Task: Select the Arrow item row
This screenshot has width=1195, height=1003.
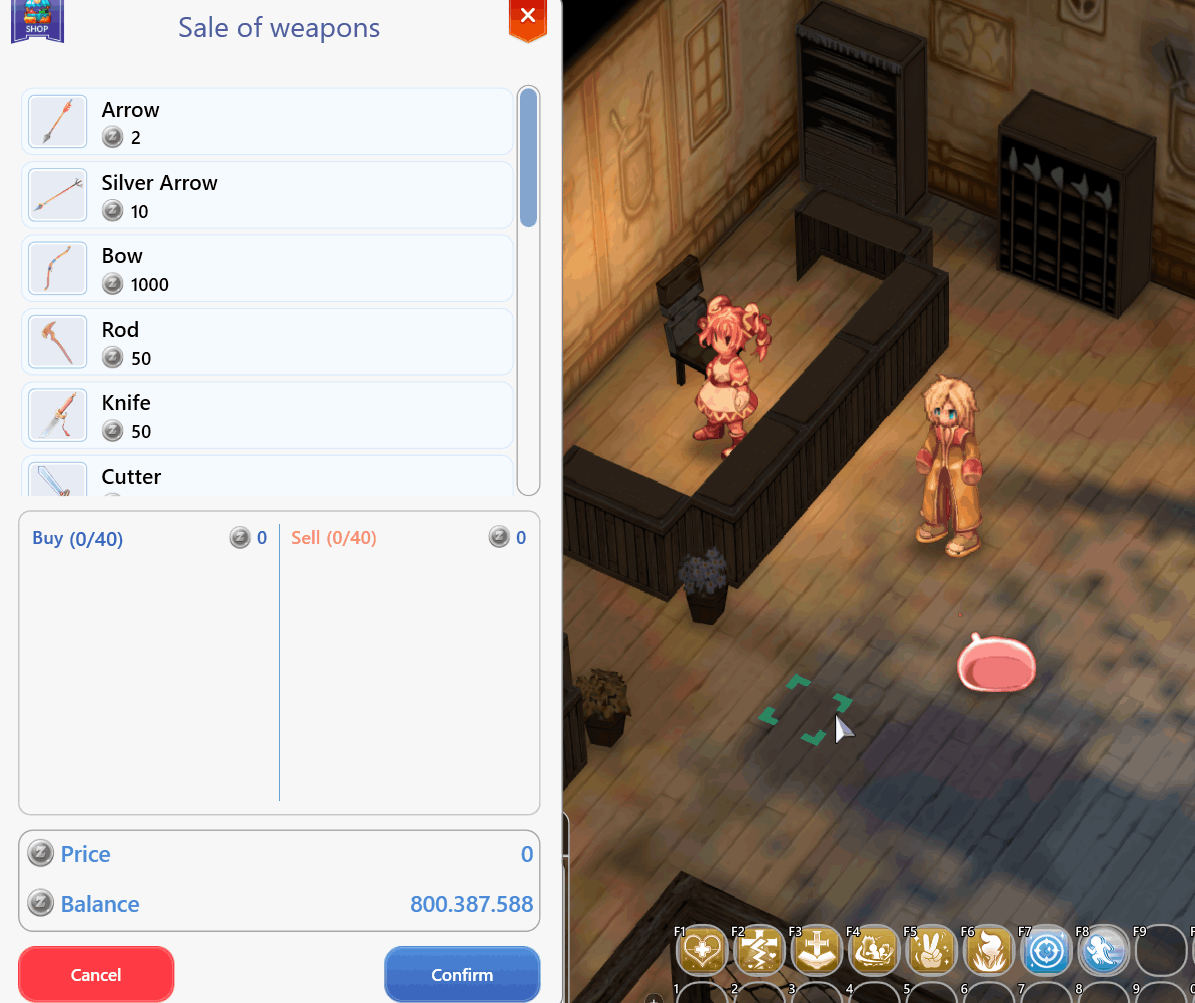Action: pyautogui.click(x=267, y=122)
